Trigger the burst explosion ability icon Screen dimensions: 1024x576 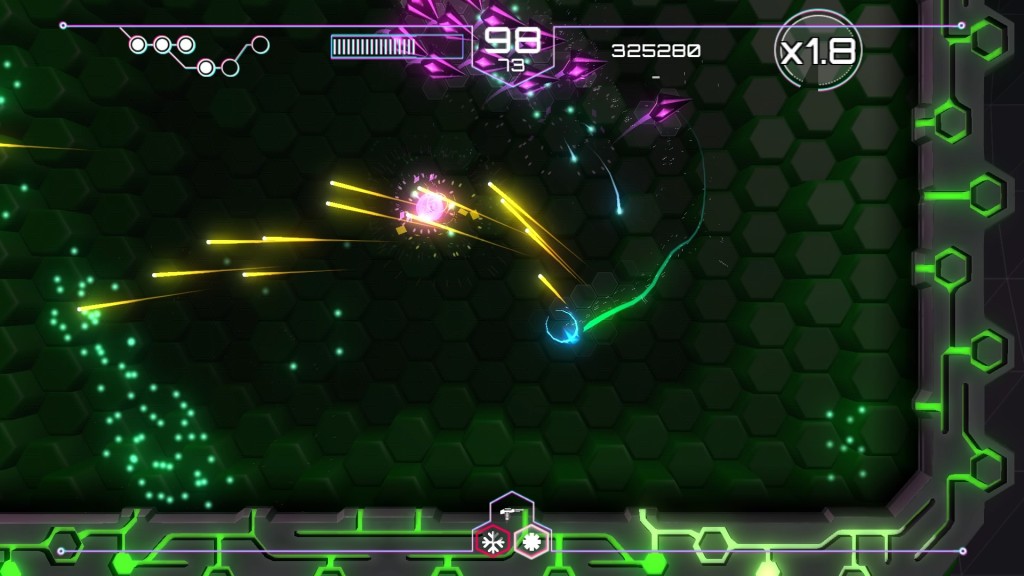531,543
